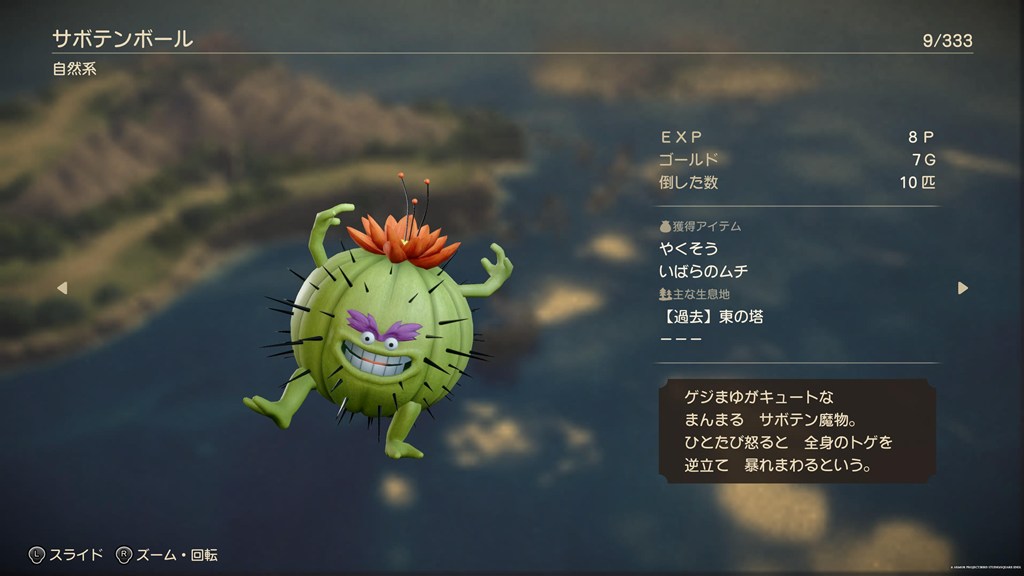The width and height of the screenshot is (1024, 576).
Task: Go to the previous monster with left arrow
Action: click(61, 288)
